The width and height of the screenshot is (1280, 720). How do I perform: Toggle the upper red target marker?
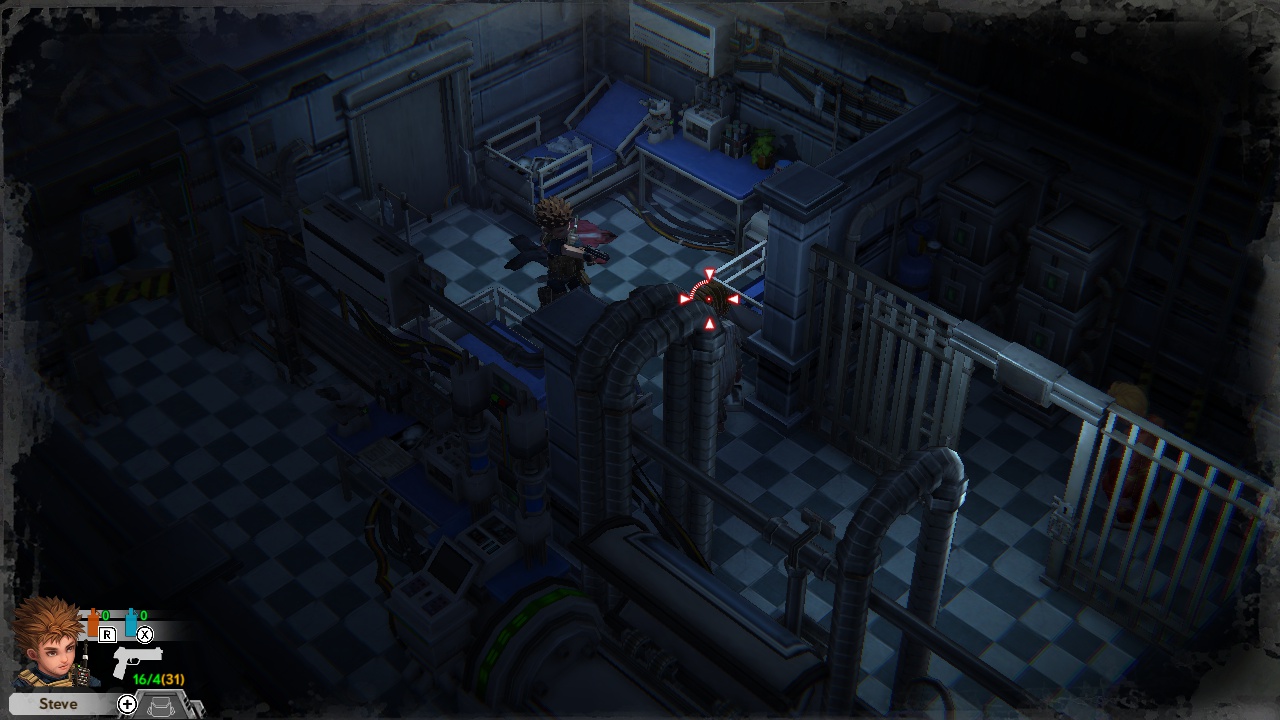[710, 273]
